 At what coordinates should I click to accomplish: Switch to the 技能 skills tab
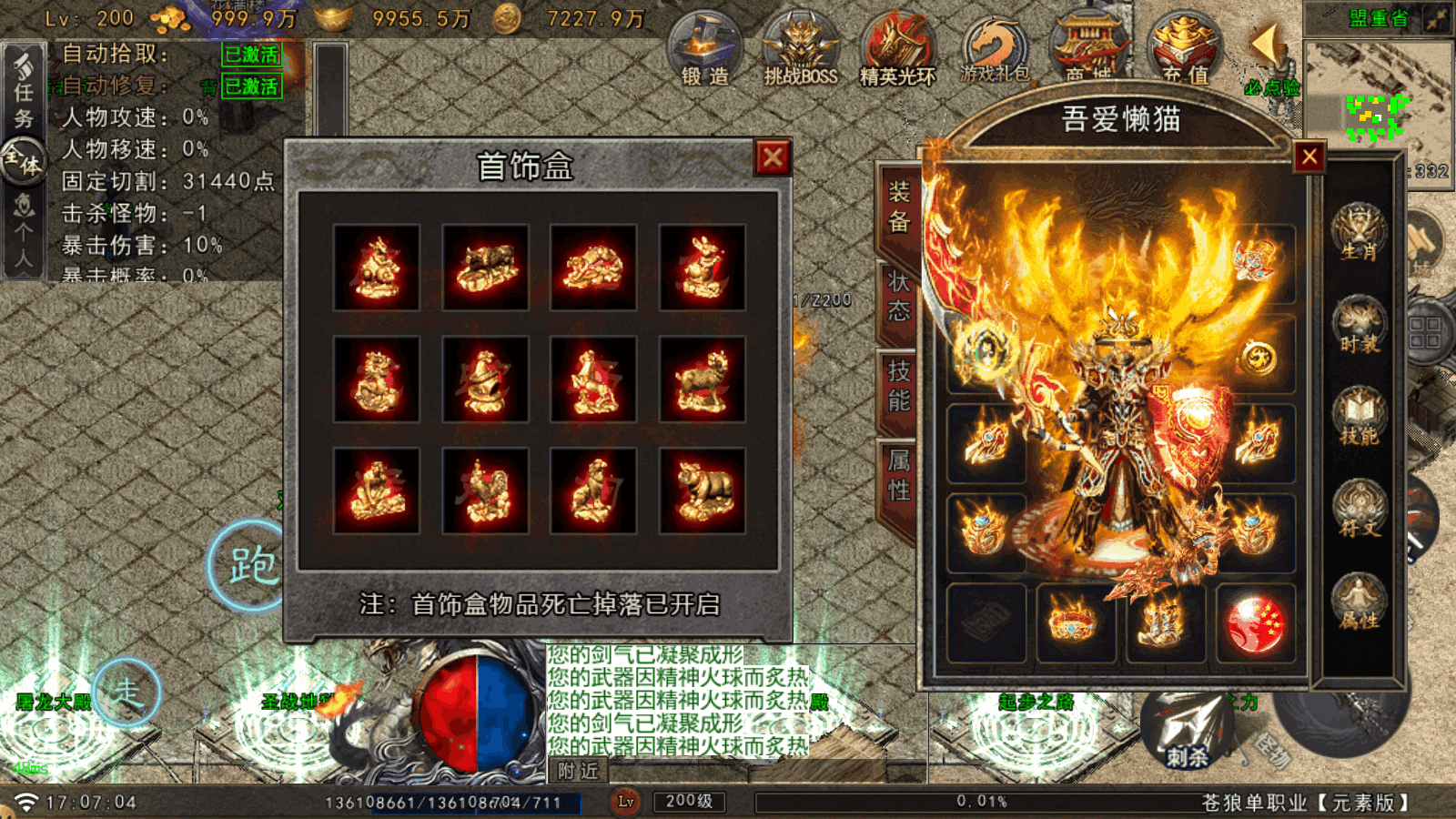[x=898, y=386]
